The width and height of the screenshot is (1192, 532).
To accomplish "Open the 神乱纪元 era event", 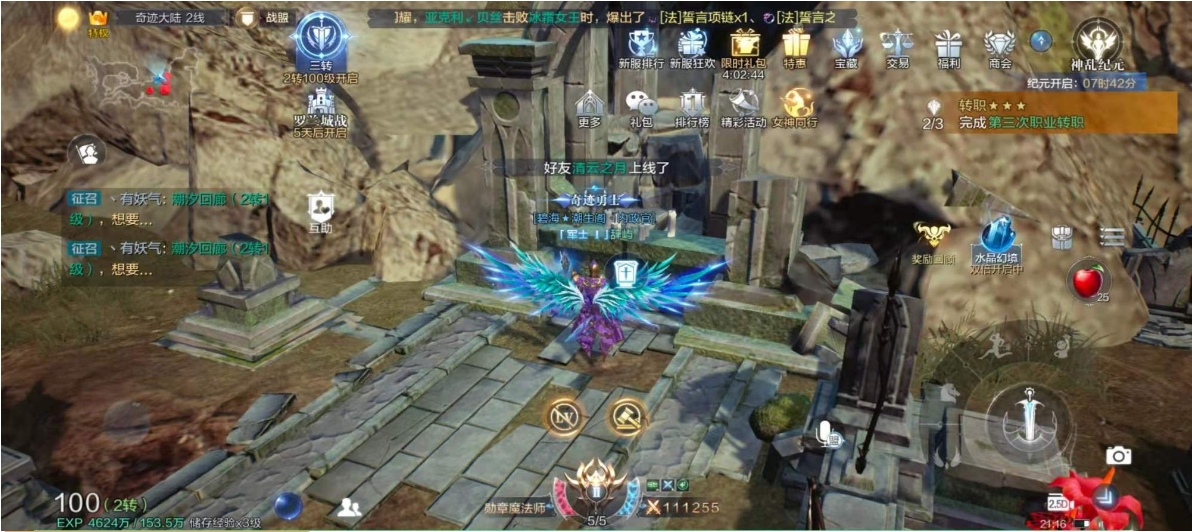I will click(1096, 44).
